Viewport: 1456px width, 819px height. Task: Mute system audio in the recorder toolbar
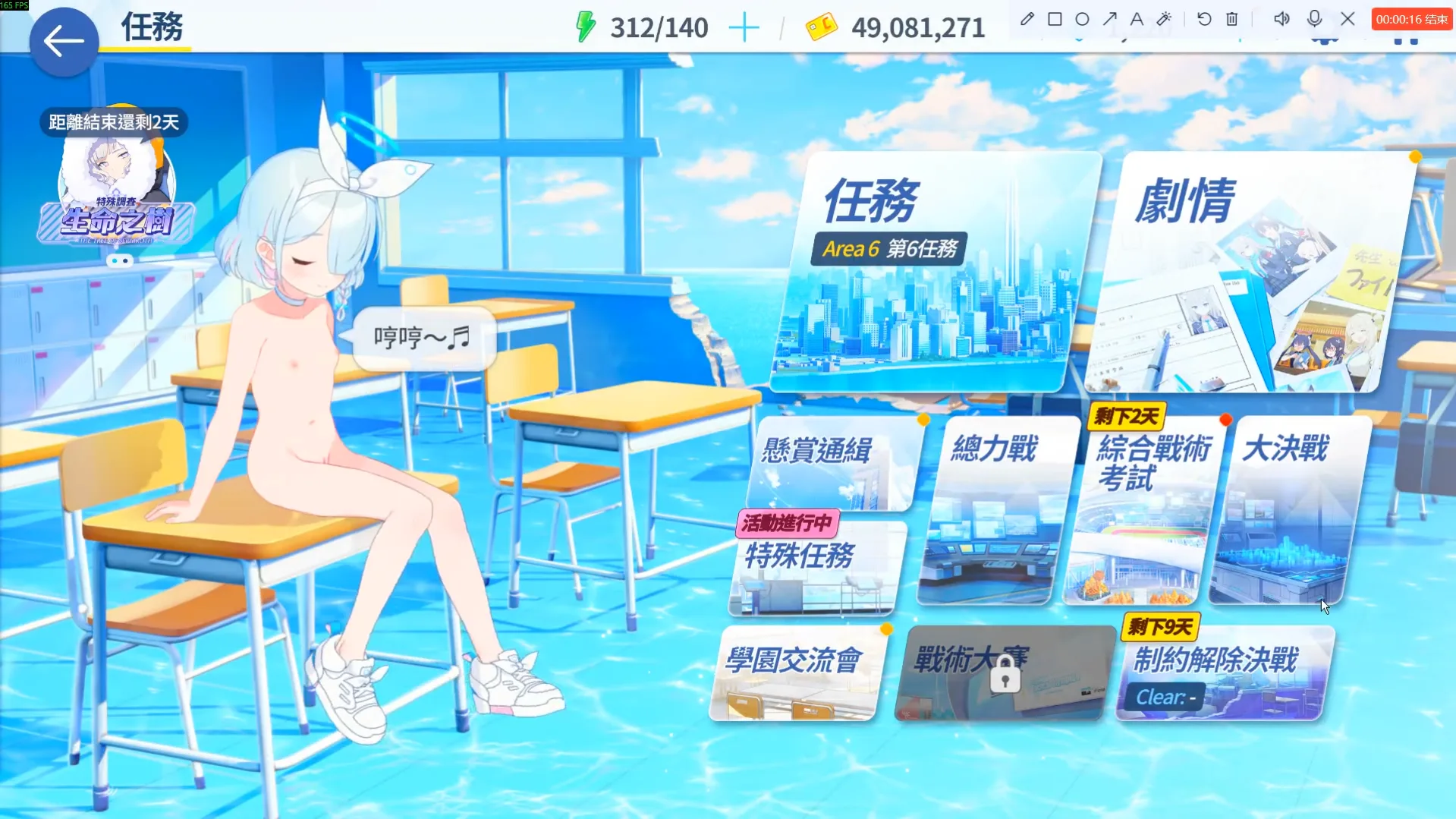pos(1281,19)
